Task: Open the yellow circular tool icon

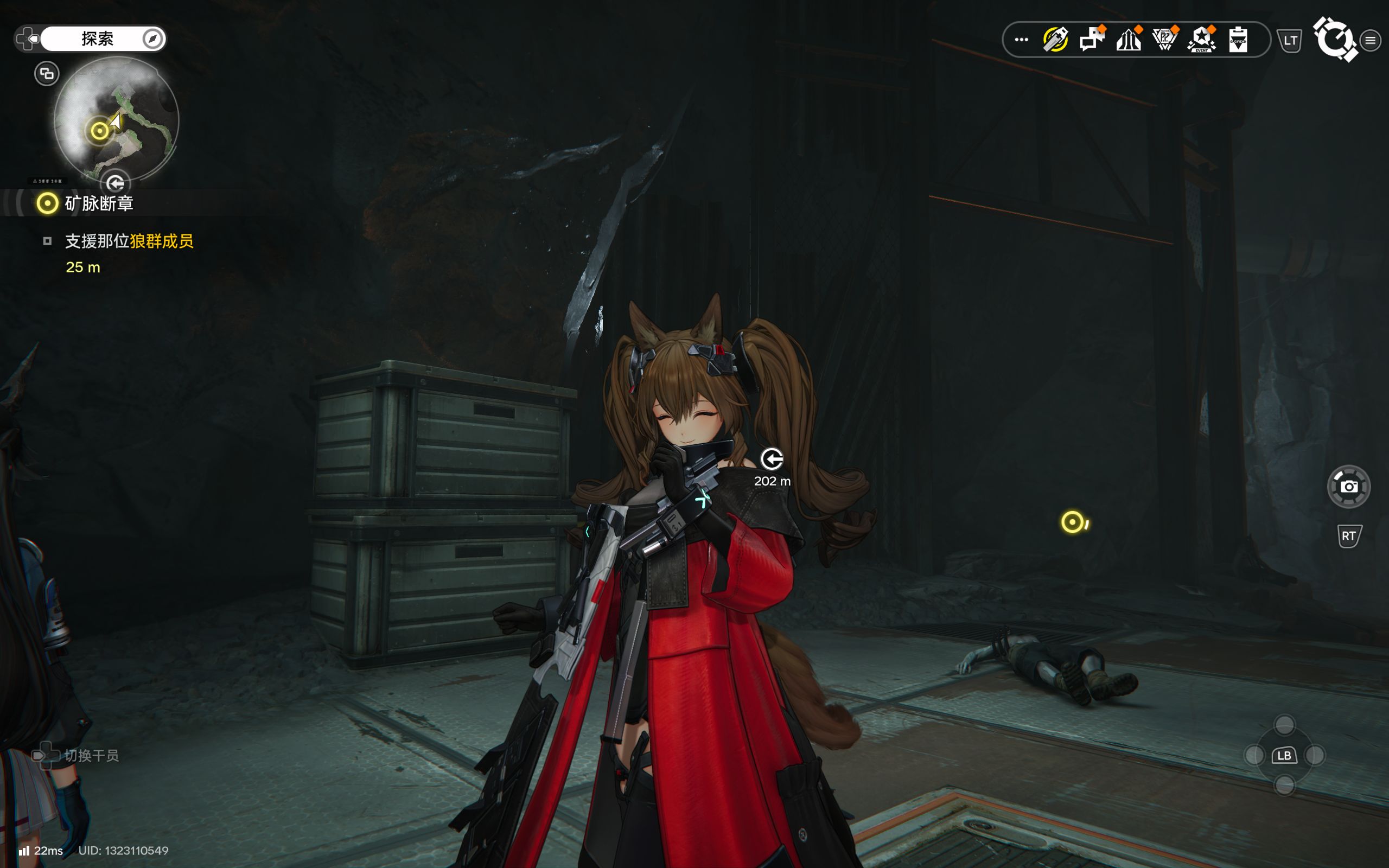Action: pos(1055,40)
